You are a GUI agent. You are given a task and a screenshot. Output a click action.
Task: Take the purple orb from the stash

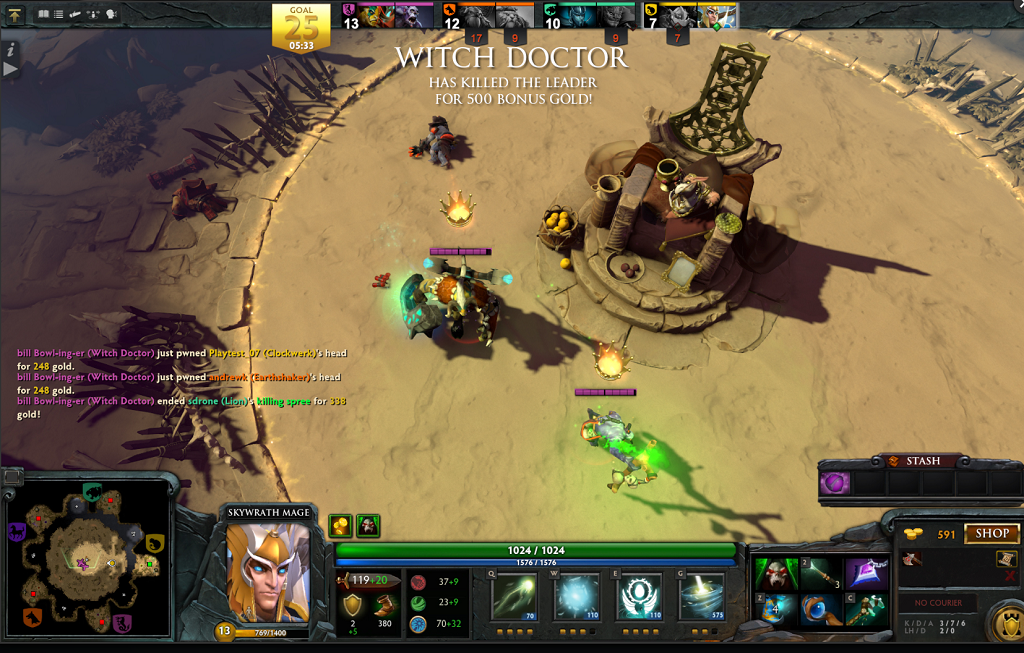click(835, 484)
